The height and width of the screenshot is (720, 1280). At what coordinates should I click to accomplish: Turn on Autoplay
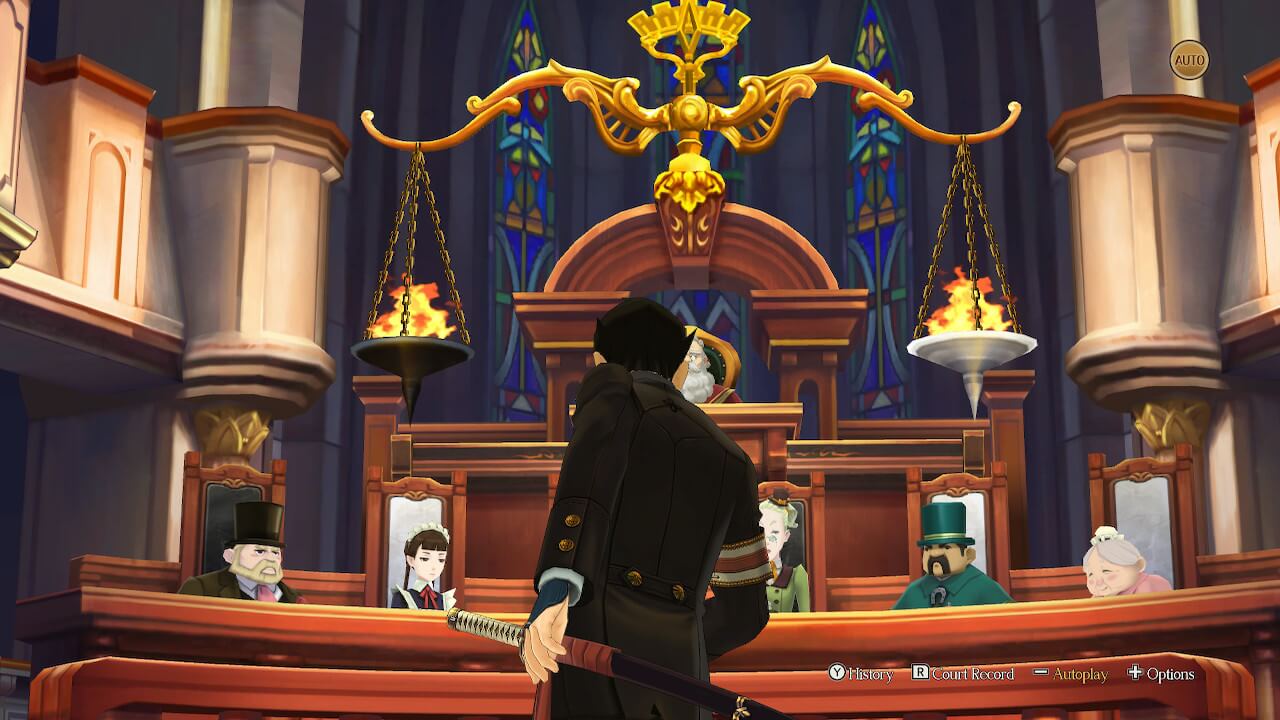click(x=1071, y=674)
